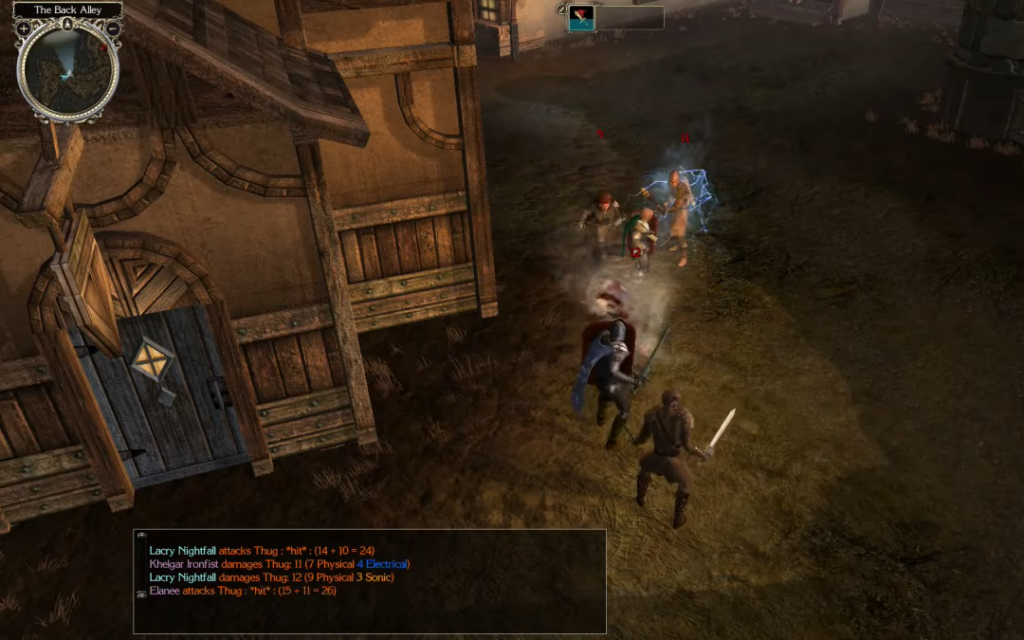The width and height of the screenshot is (1024, 640).
Task: Click the combat log message window
Action: [x=370, y=580]
